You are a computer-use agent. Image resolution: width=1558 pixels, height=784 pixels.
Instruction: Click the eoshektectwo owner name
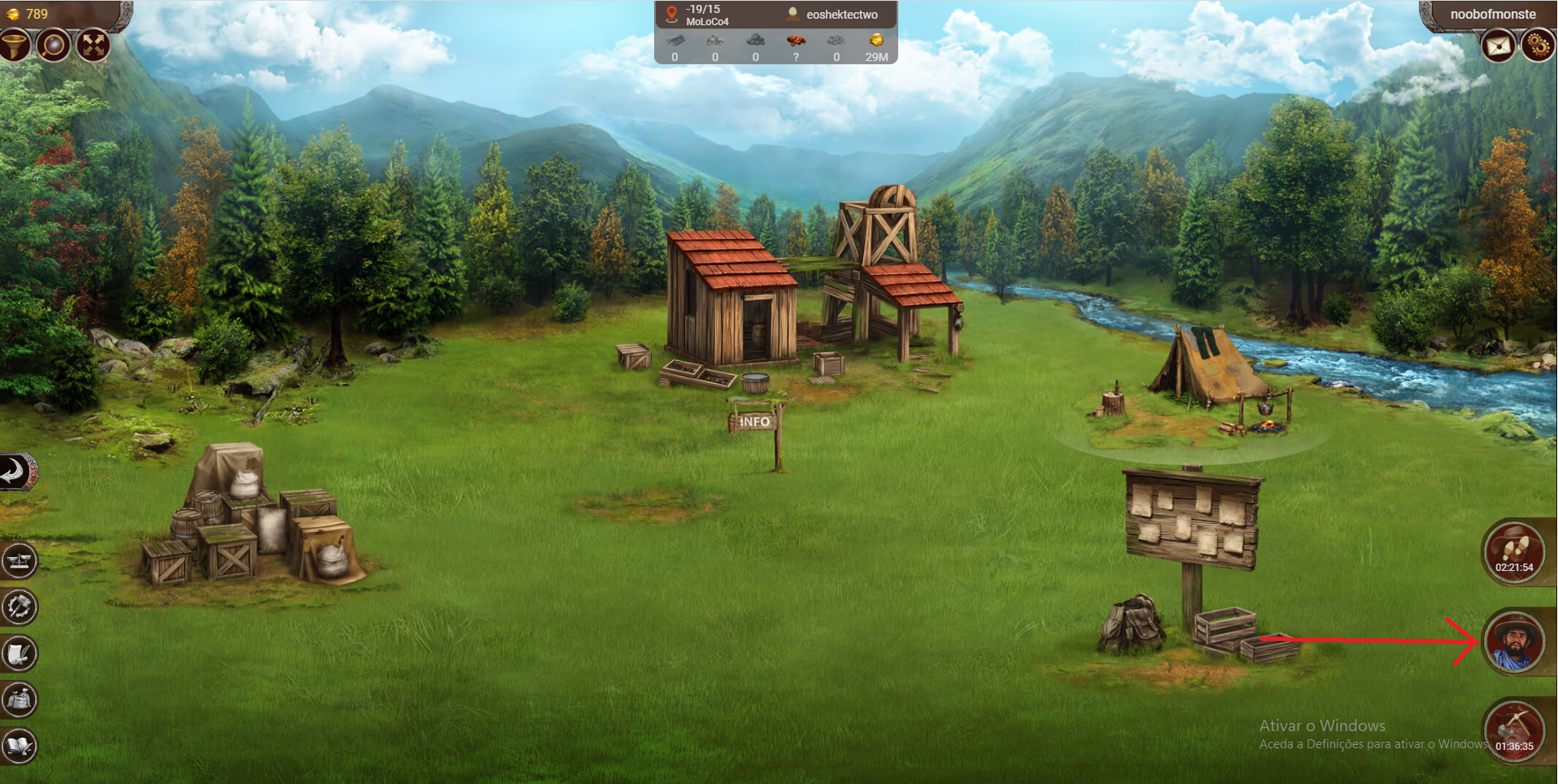[841, 15]
